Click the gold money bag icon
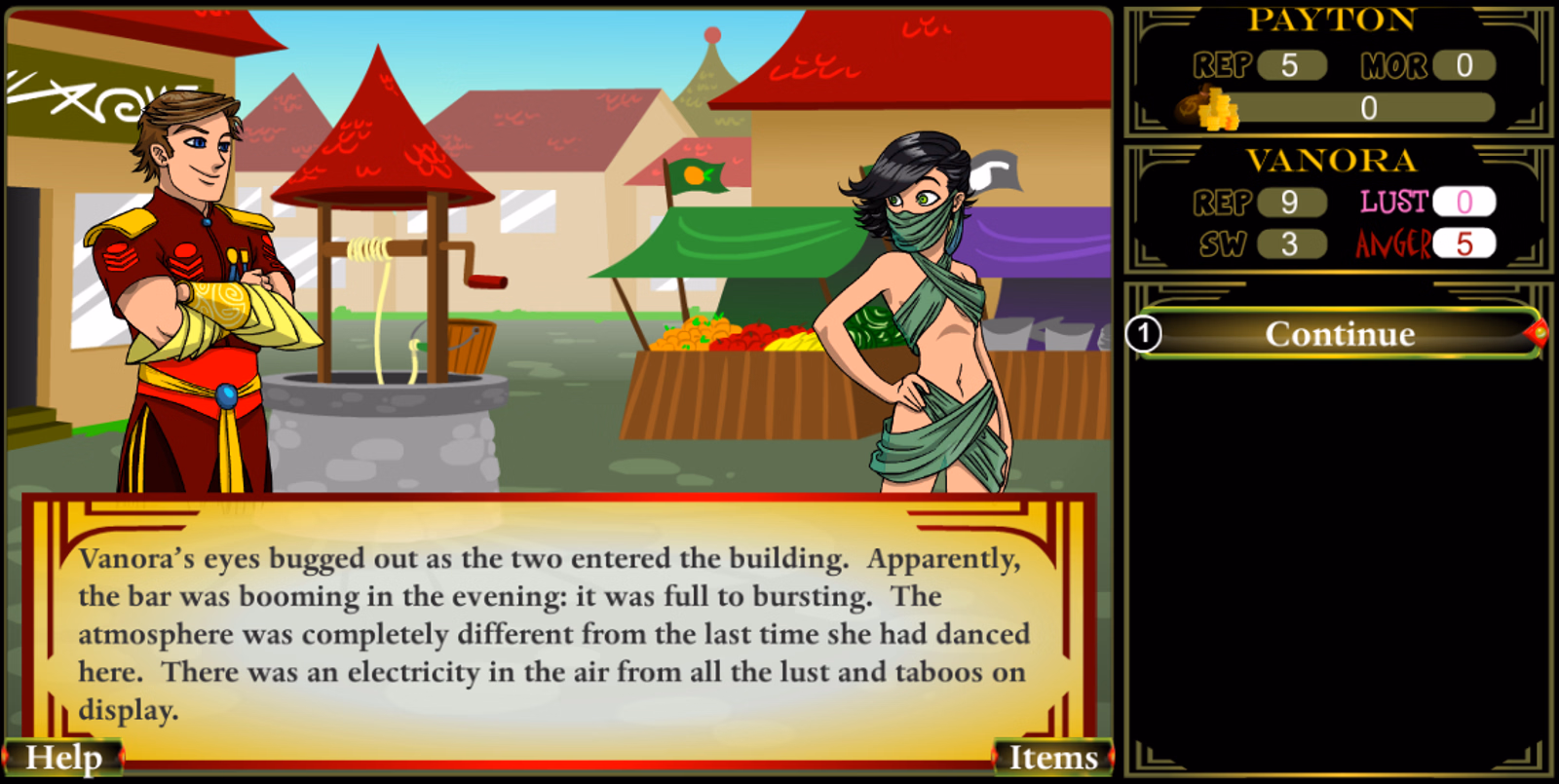Image resolution: width=1559 pixels, height=784 pixels. pos(1208,110)
